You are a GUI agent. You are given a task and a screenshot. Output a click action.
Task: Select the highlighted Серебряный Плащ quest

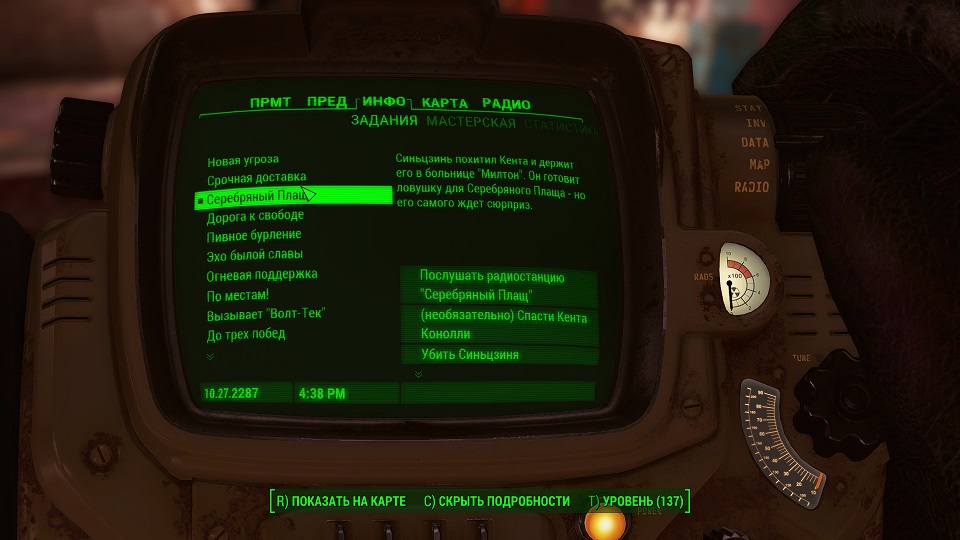pyautogui.click(x=255, y=197)
